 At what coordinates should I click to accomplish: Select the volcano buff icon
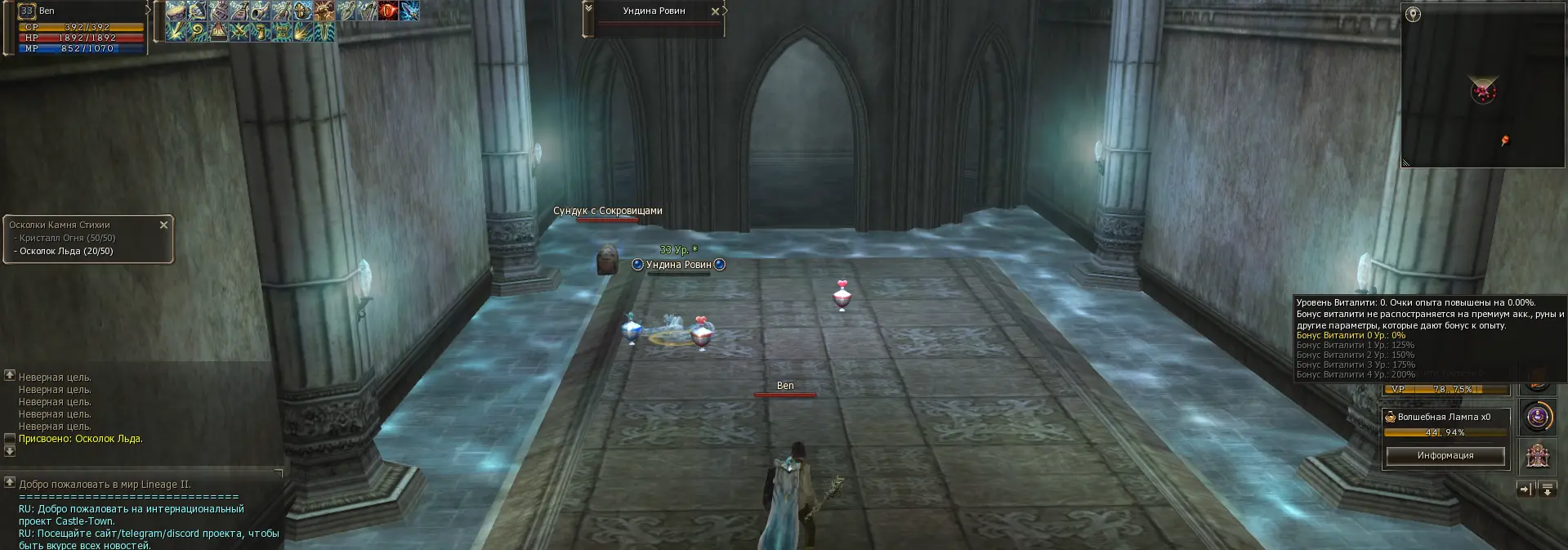coord(218,33)
